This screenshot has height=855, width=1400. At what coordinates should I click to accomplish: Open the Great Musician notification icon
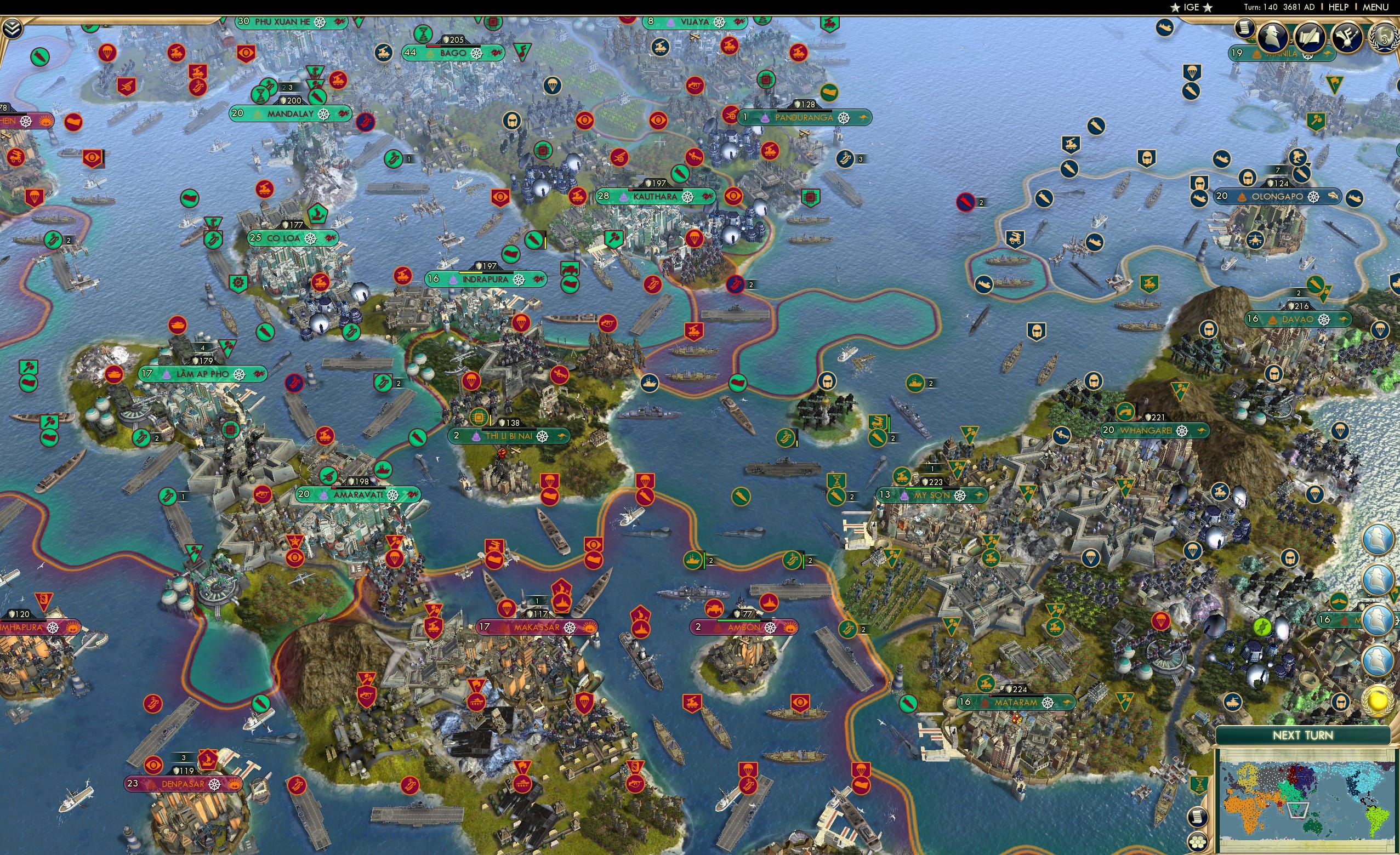pos(1350,37)
